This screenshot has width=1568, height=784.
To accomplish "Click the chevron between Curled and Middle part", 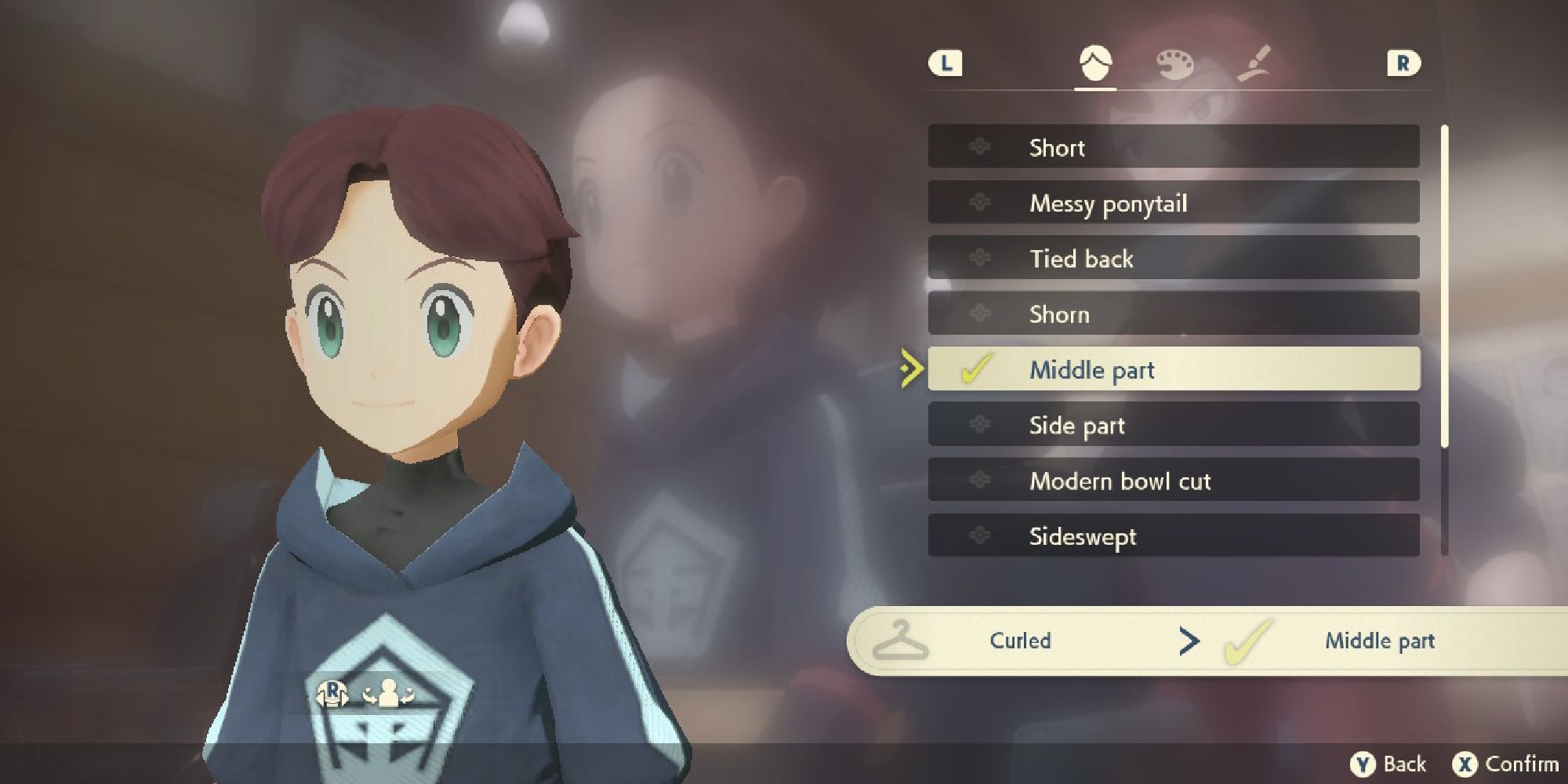I will [1190, 641].
